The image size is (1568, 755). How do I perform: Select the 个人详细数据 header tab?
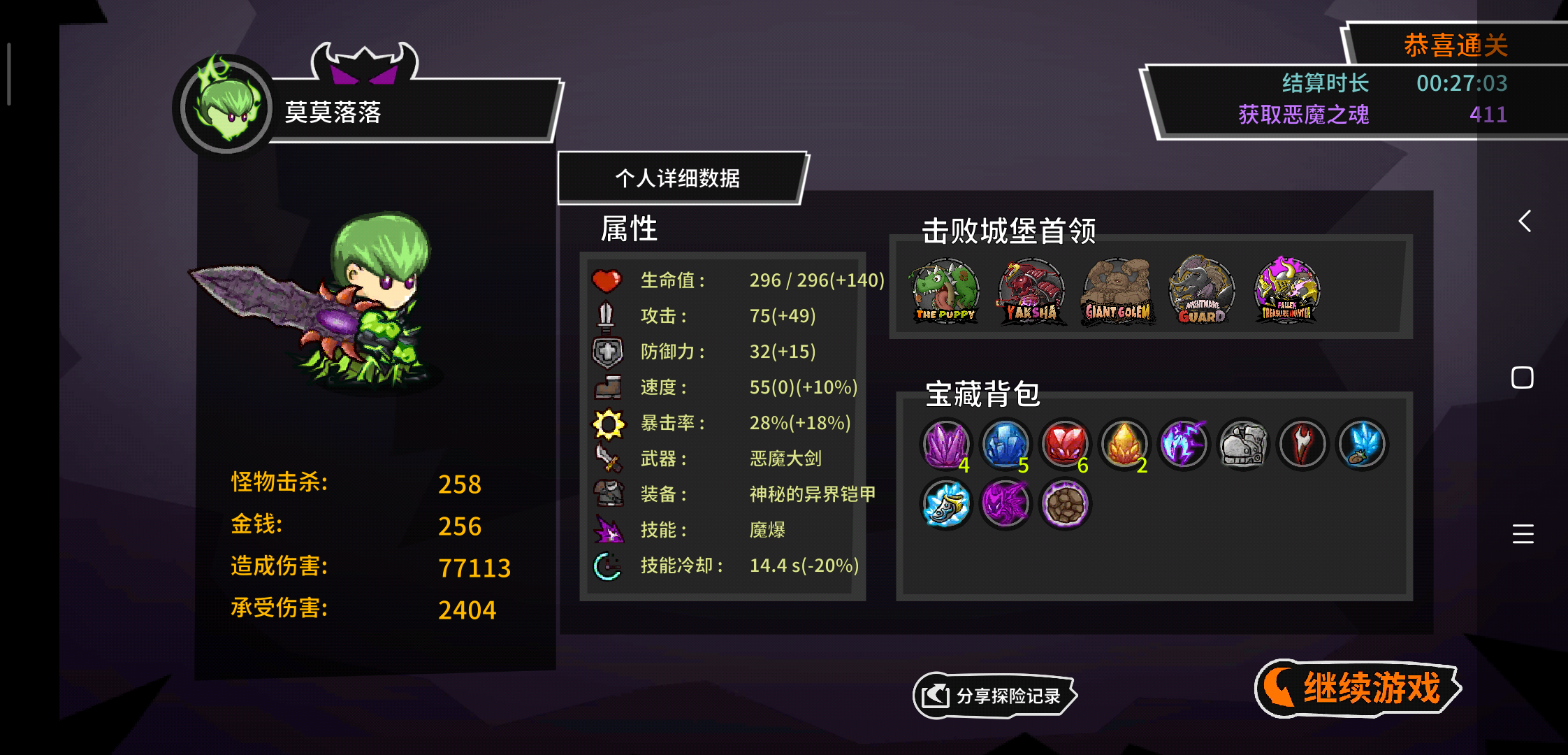(678, 178)
